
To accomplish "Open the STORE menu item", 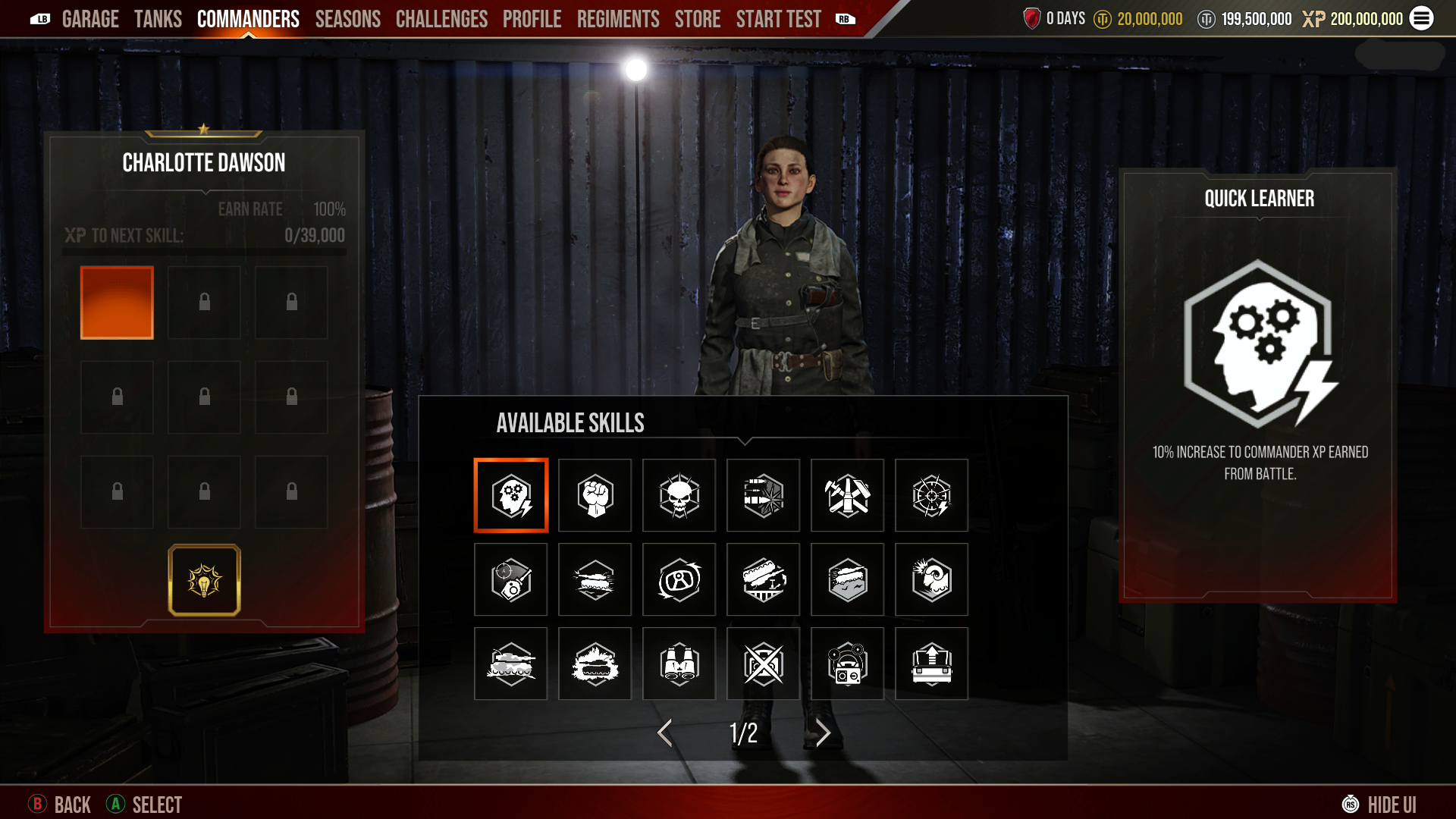I will pos(697,19).
